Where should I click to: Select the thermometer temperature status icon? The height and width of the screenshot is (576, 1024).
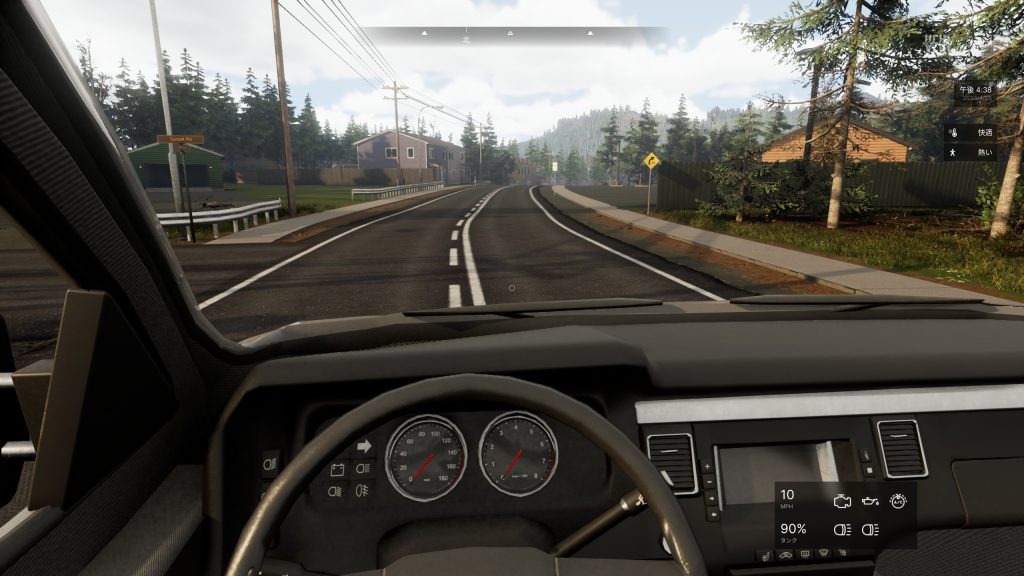click(x=954, y=132)
